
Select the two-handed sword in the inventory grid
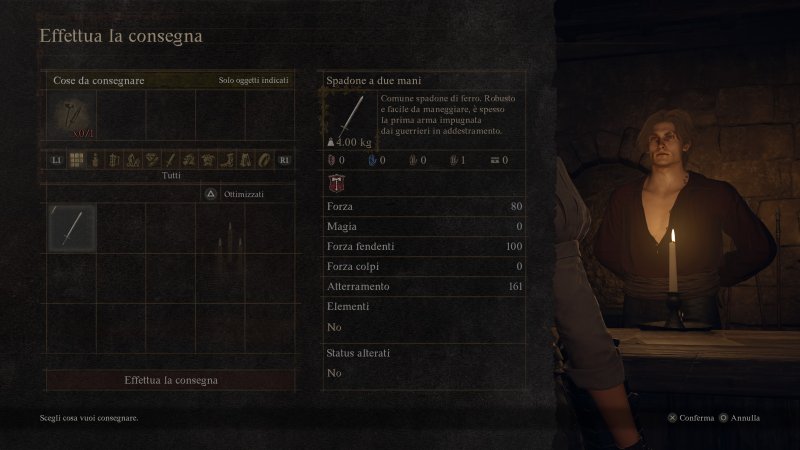click(72, 227)
